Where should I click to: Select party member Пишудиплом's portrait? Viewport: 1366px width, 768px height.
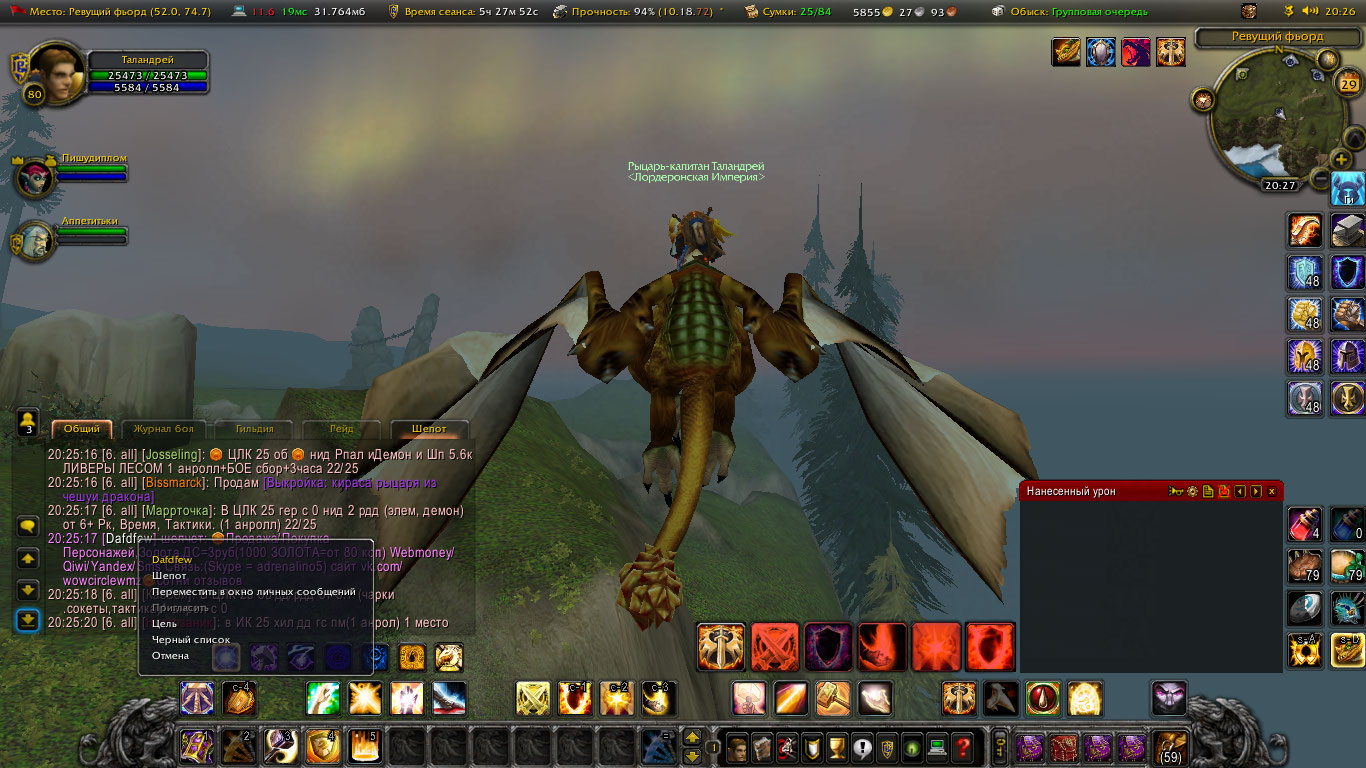click(x=36, y=177)
